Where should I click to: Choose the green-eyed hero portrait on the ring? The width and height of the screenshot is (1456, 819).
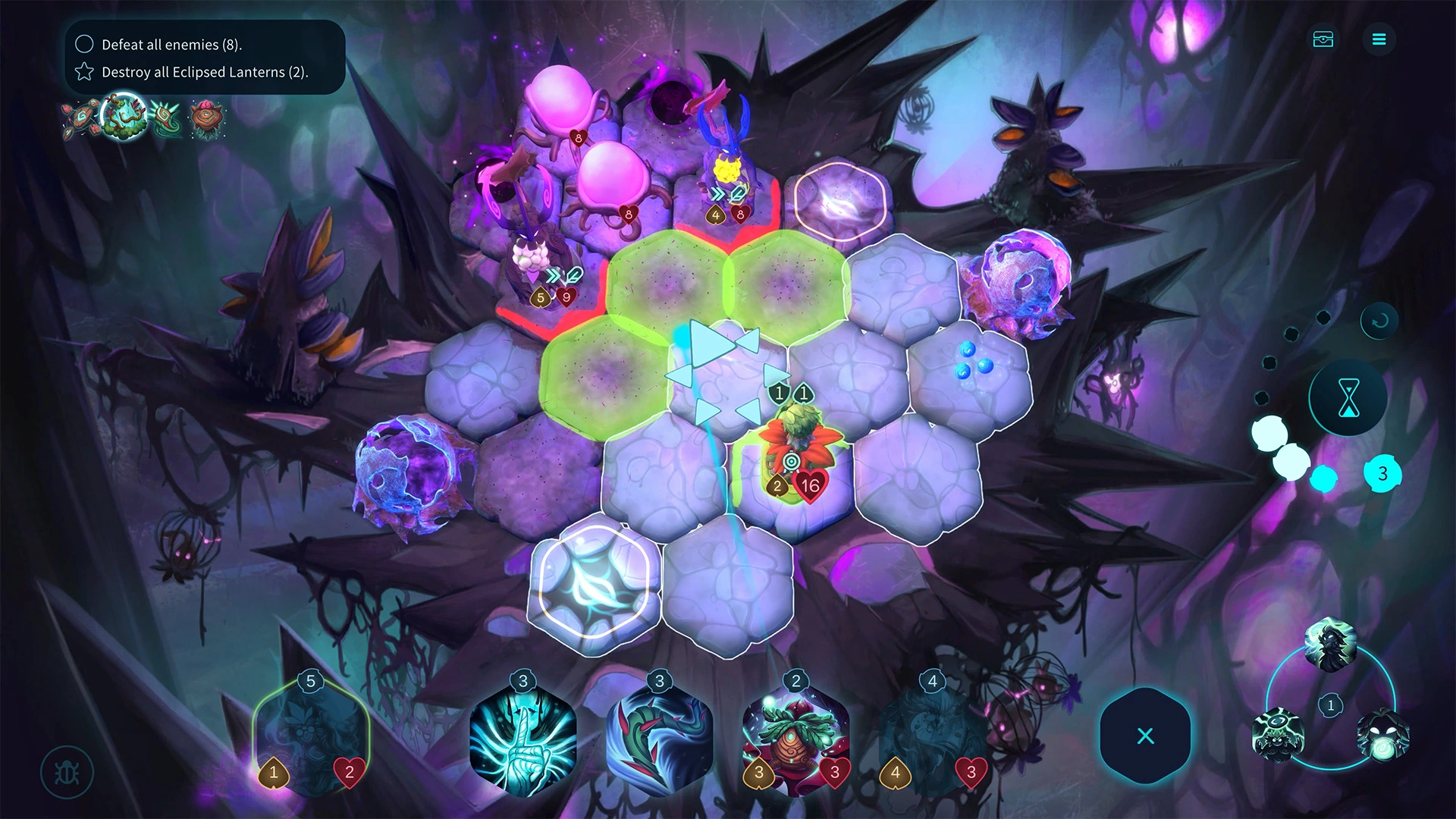pyautogui.click(x=1278, y=735)
